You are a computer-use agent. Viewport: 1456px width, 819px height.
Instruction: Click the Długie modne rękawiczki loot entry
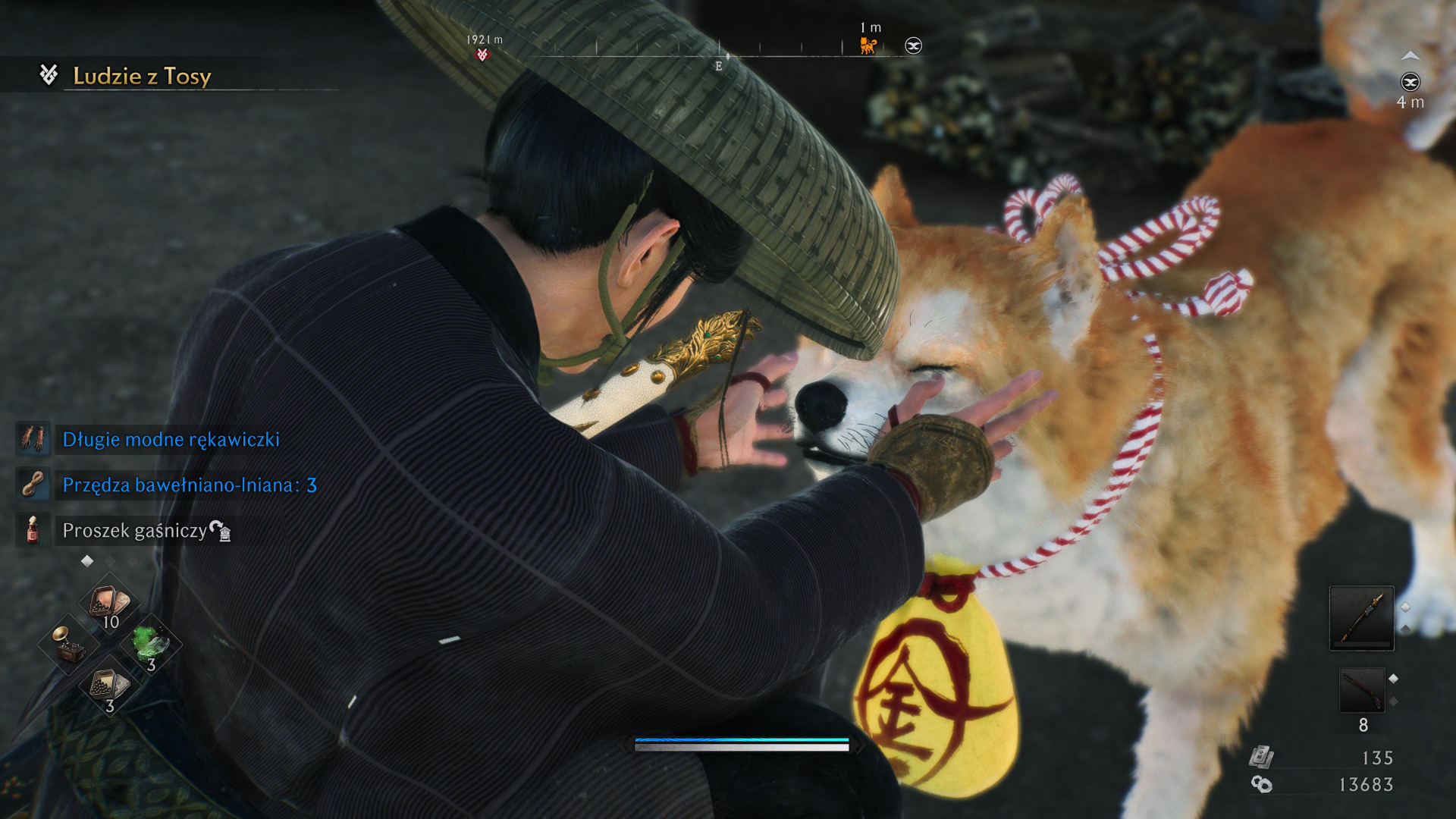(171, 440)
